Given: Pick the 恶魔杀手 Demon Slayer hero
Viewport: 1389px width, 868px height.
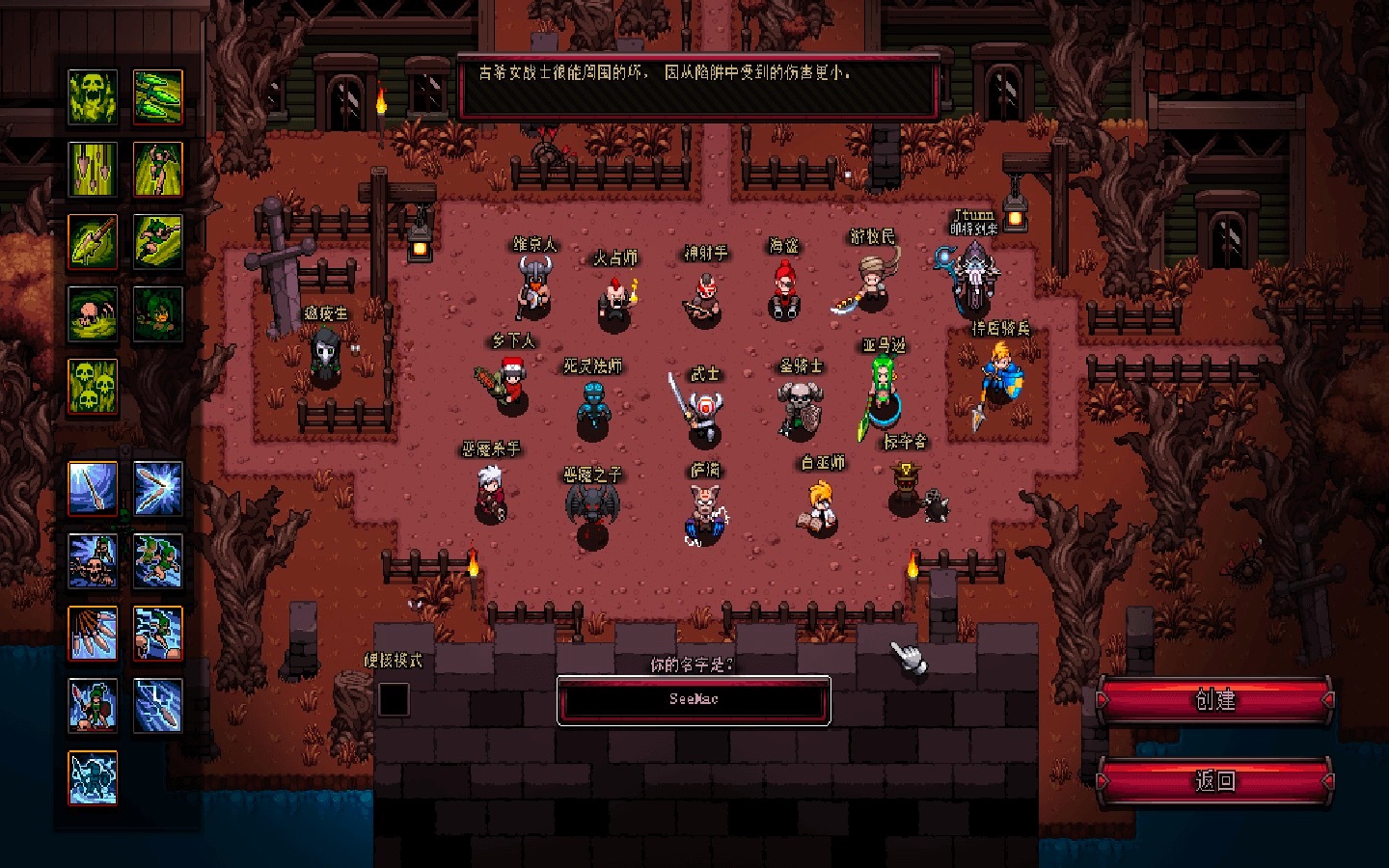Looking at the screenshot, I should coord(491,493).
